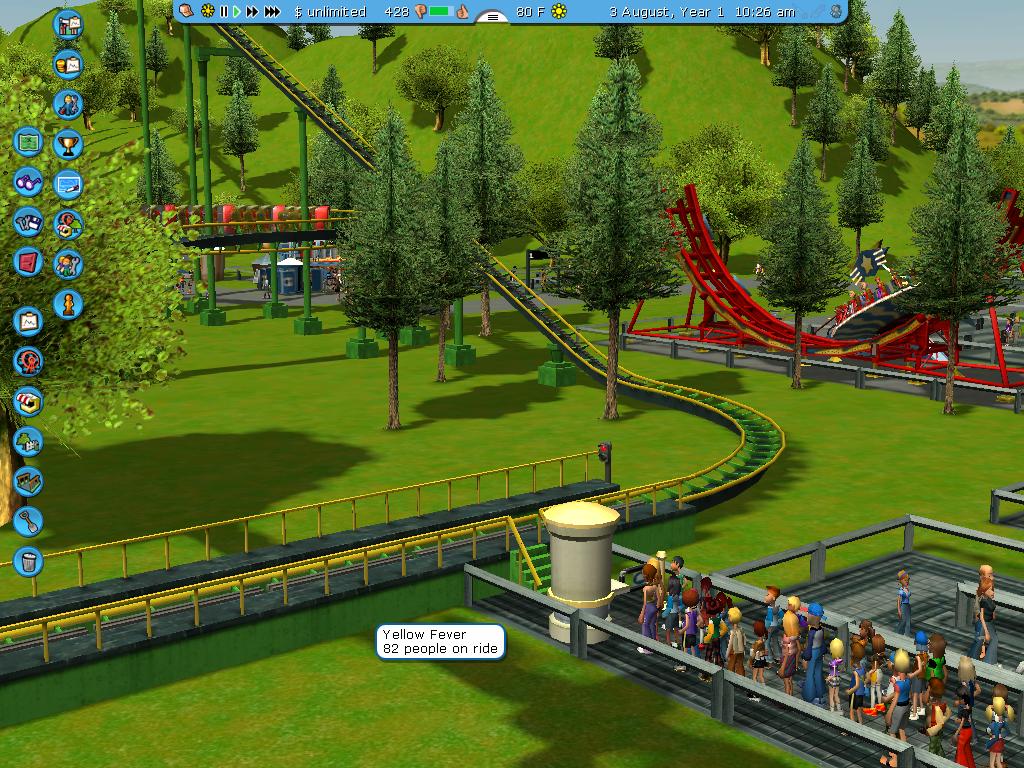The height and width of the screenshot is (768, 1024).
Task: Open the shops and stalls menu
Action: point(28,402)
